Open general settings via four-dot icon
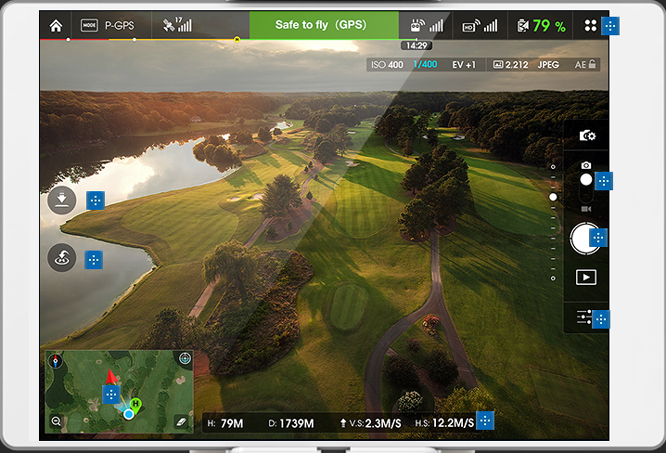 590,26
